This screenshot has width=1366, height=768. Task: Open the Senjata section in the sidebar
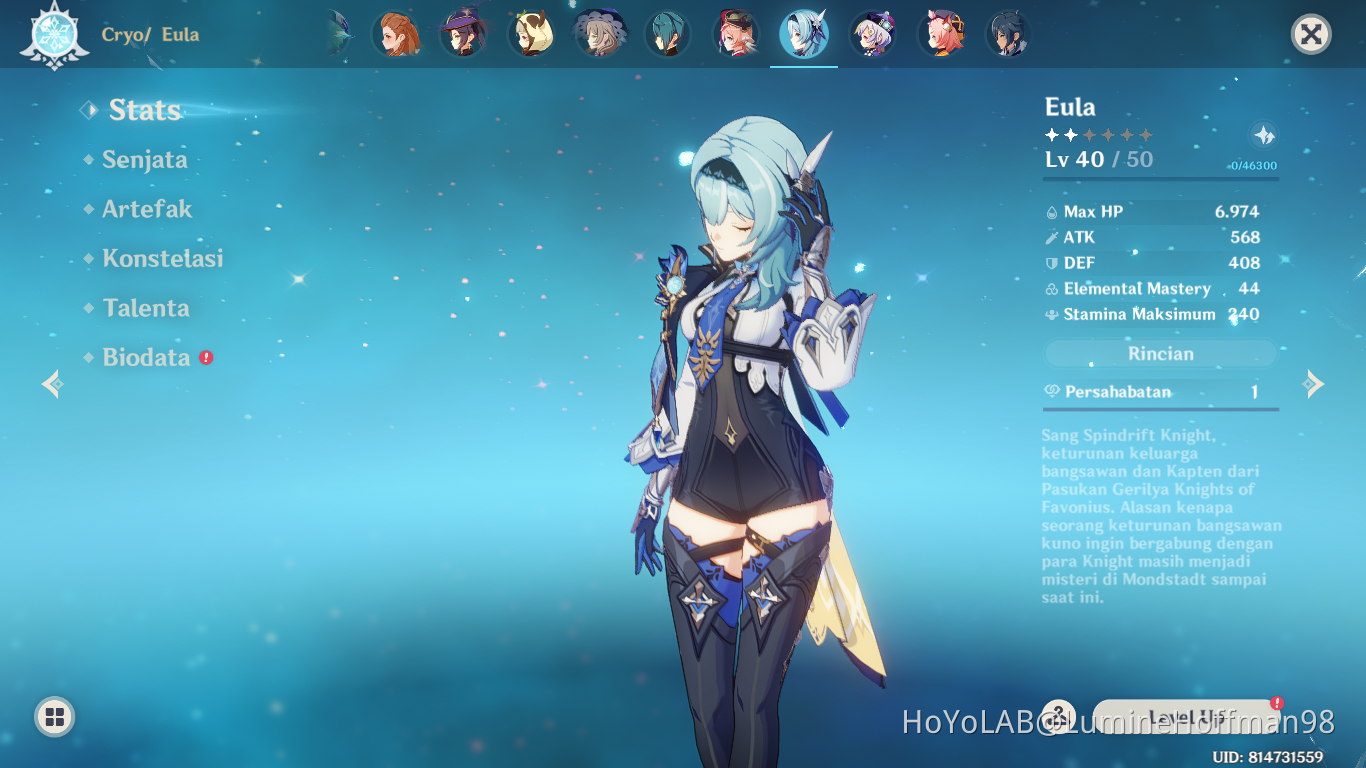(145, 160)
